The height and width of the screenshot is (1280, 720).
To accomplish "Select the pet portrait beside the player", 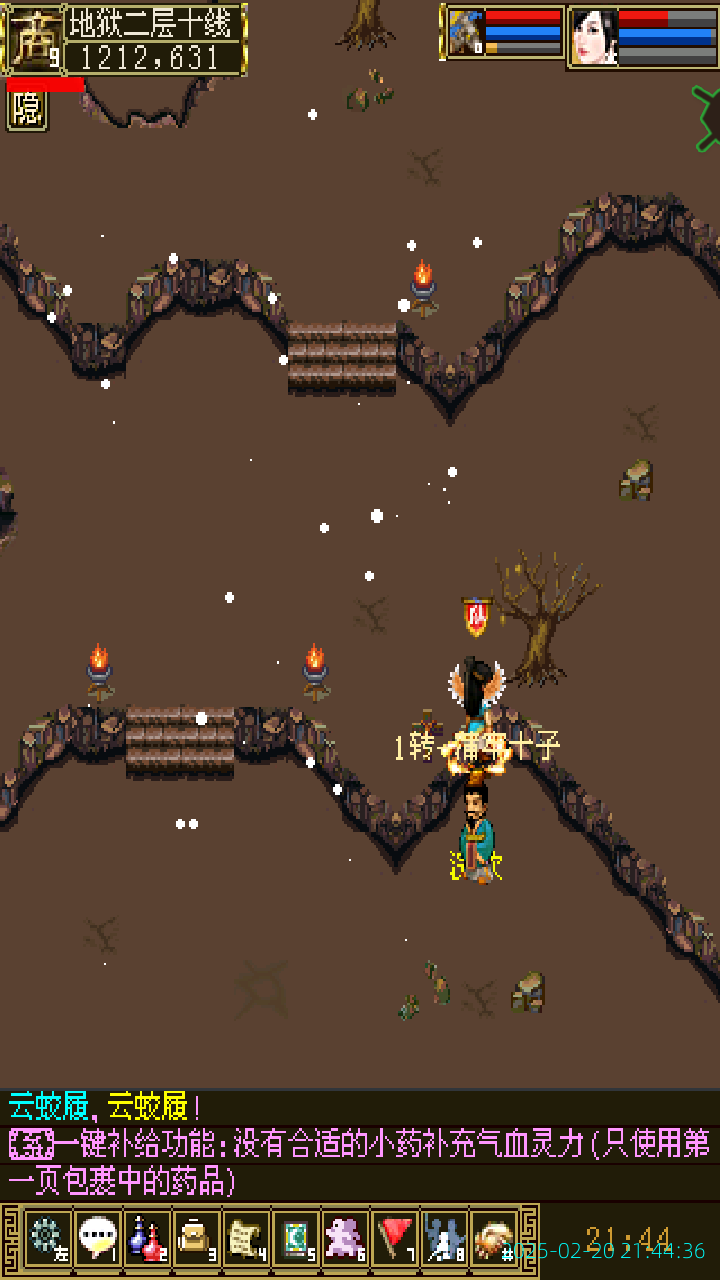I will 466,33.
